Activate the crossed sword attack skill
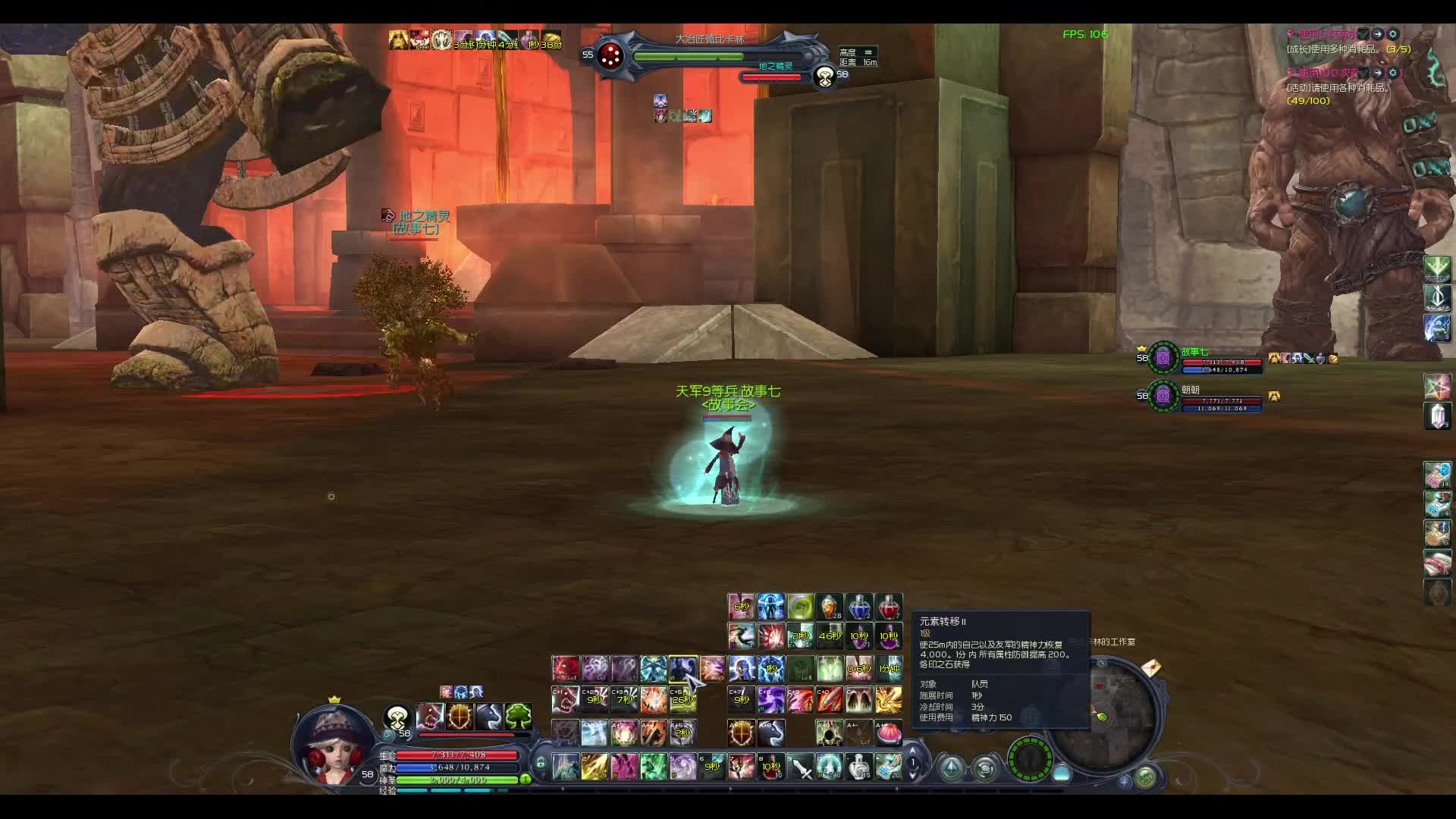This screenshot has width=1456, height=819. (801, 767)
